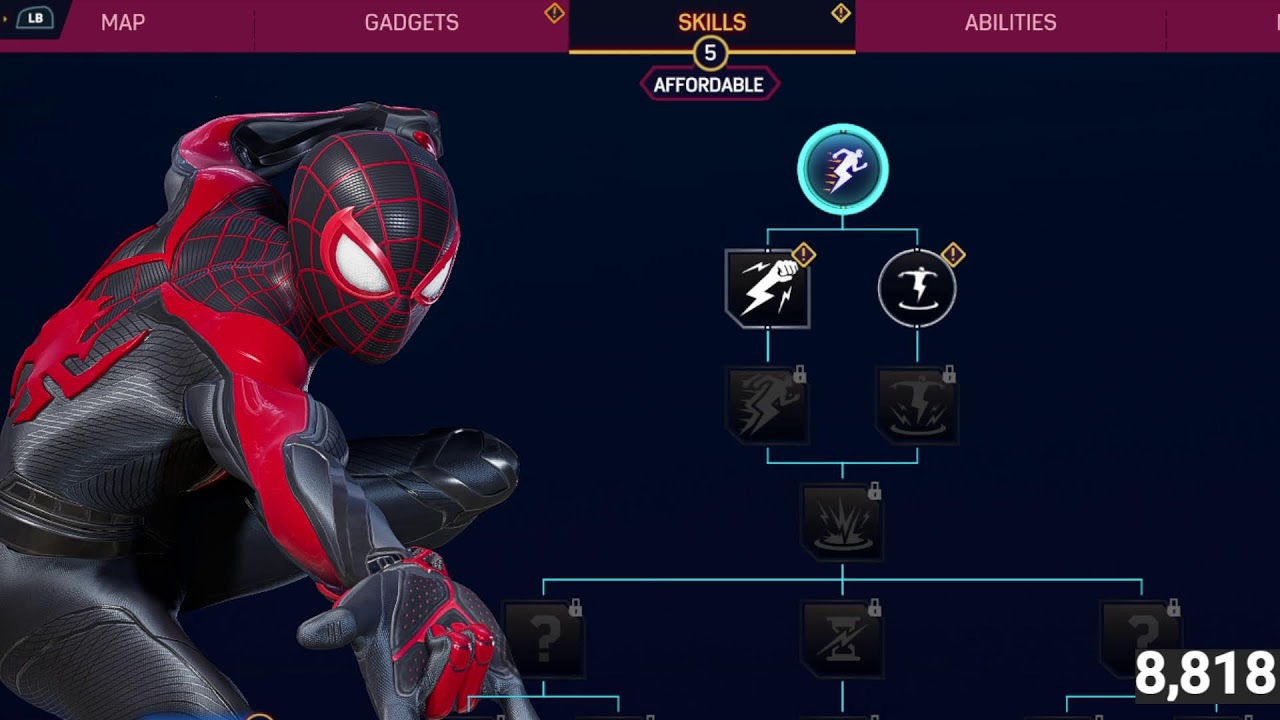Viewport: 1280px width, 720px height.
Task: Click the locked running-figure lightning skill
Action: [x=767, y=405]
